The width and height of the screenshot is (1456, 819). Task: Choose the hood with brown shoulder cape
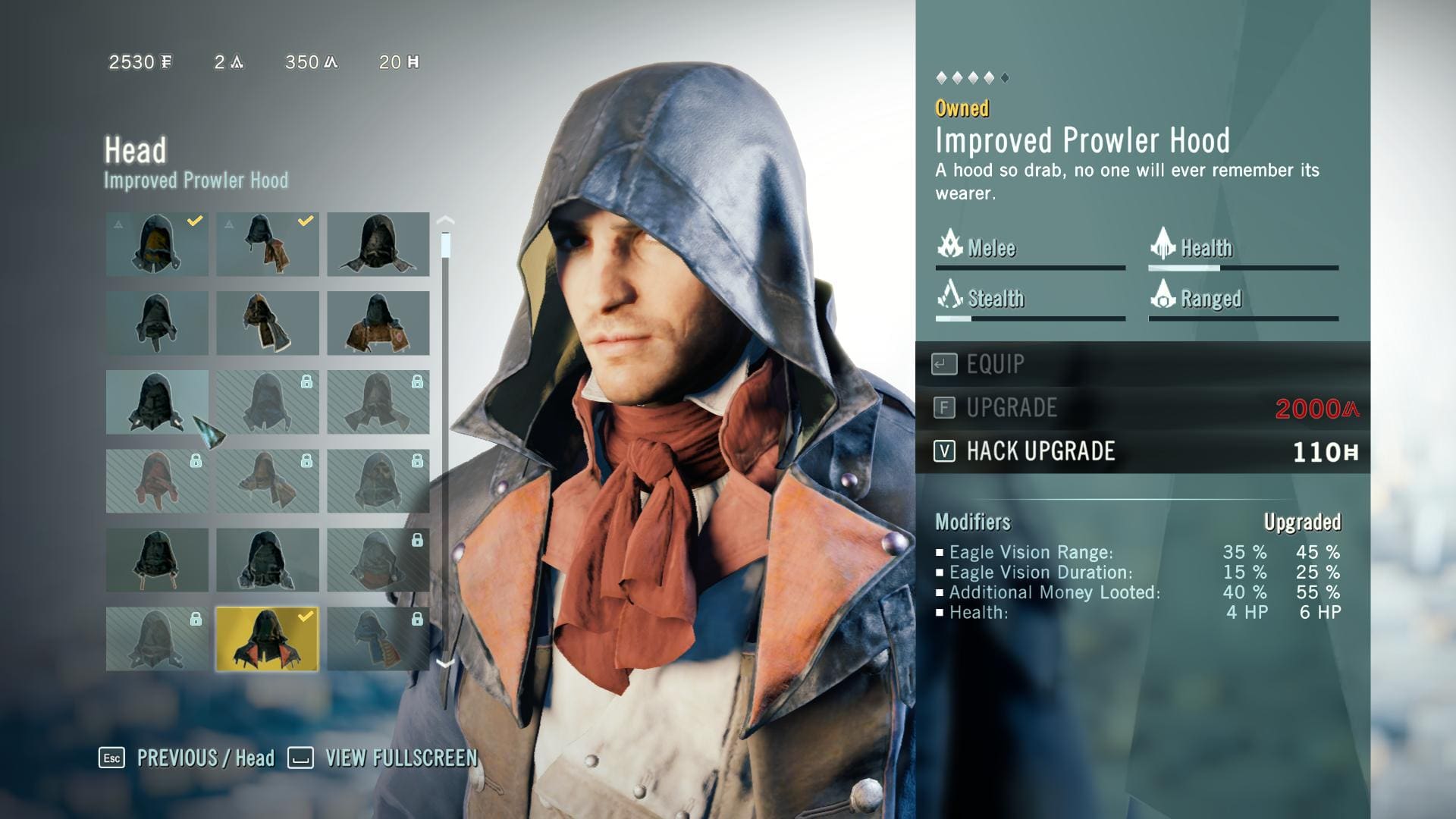[378, 323]
